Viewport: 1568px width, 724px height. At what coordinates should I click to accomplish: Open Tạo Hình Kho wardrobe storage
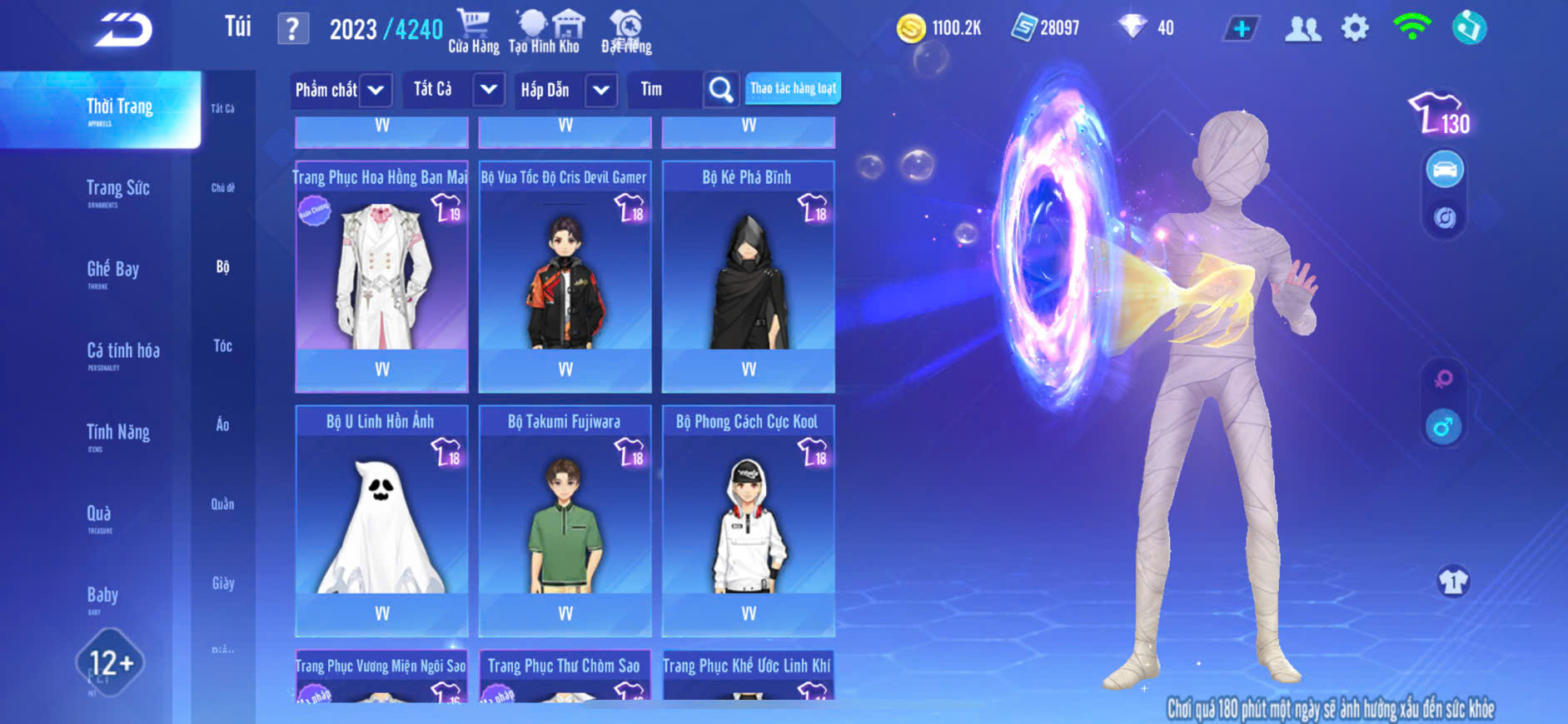pos(544,32)
